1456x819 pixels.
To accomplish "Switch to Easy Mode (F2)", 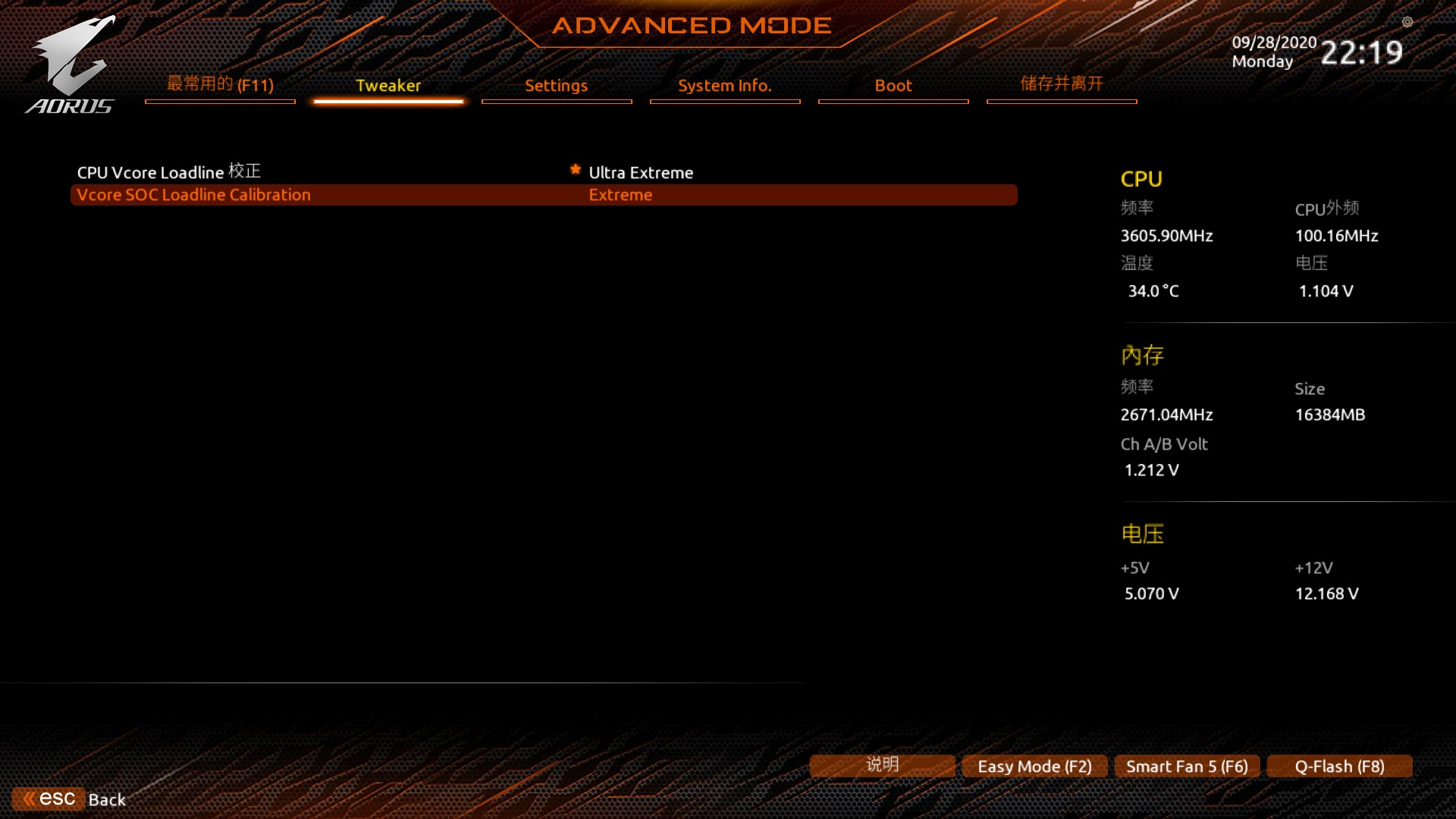I will [1034, 766].
